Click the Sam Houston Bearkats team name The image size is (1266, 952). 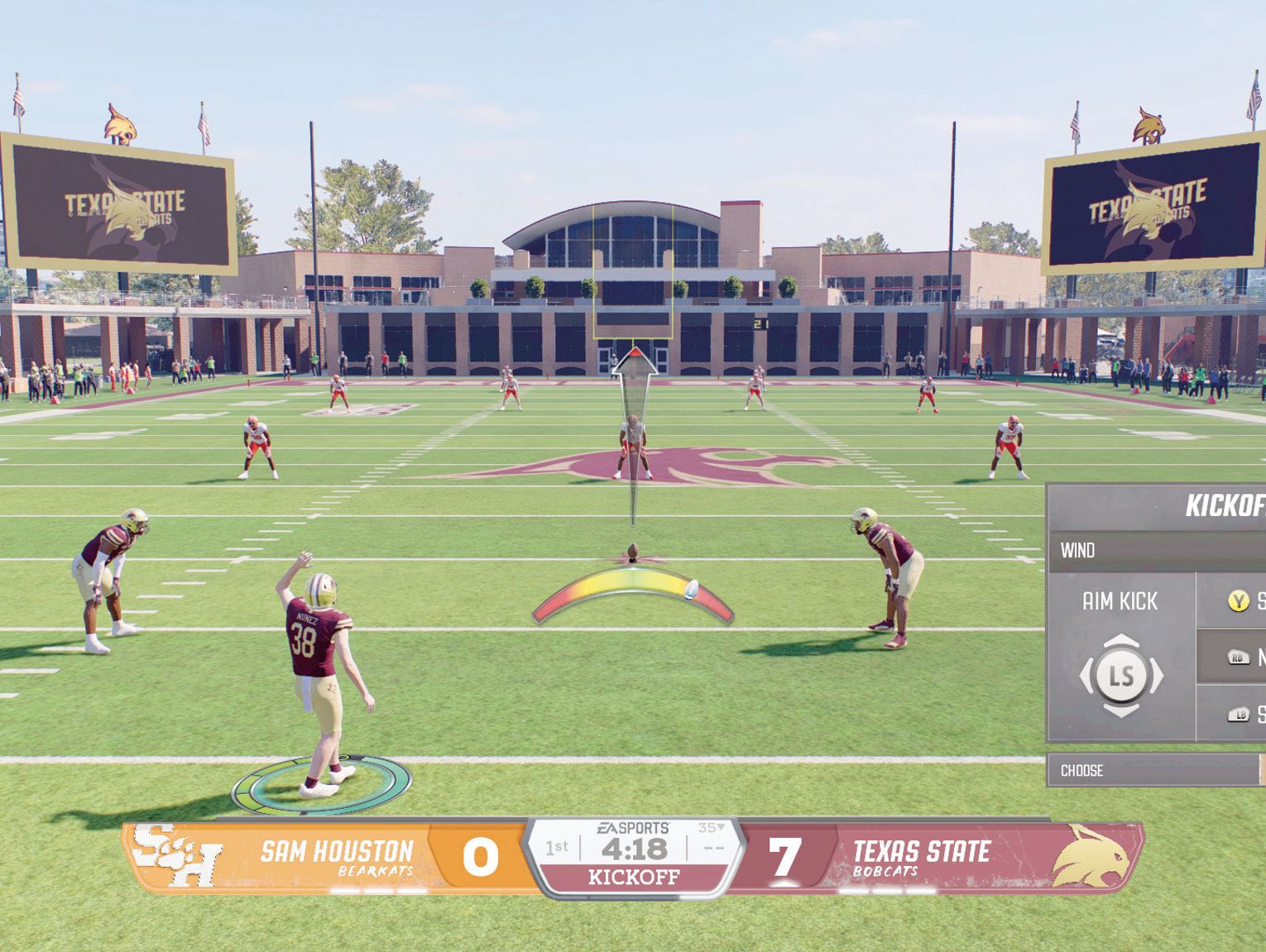(x=338, y=852)
